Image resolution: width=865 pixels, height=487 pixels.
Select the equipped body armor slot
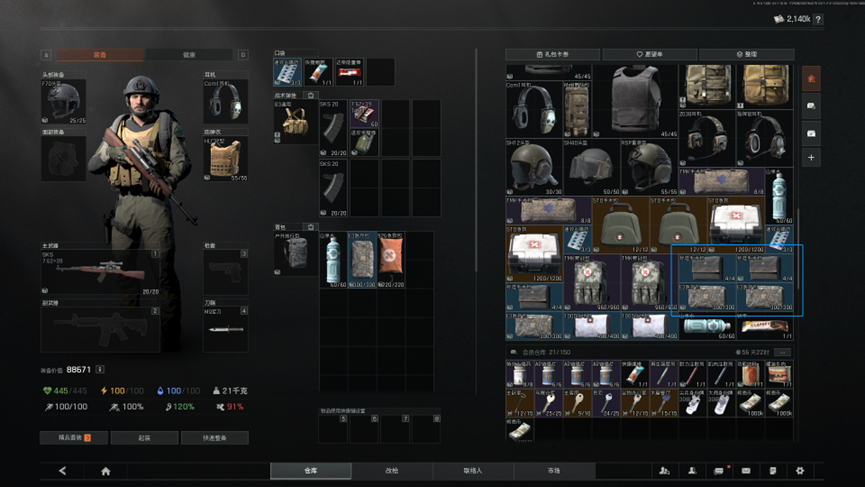pyautogui.click(x=225, y=158)
